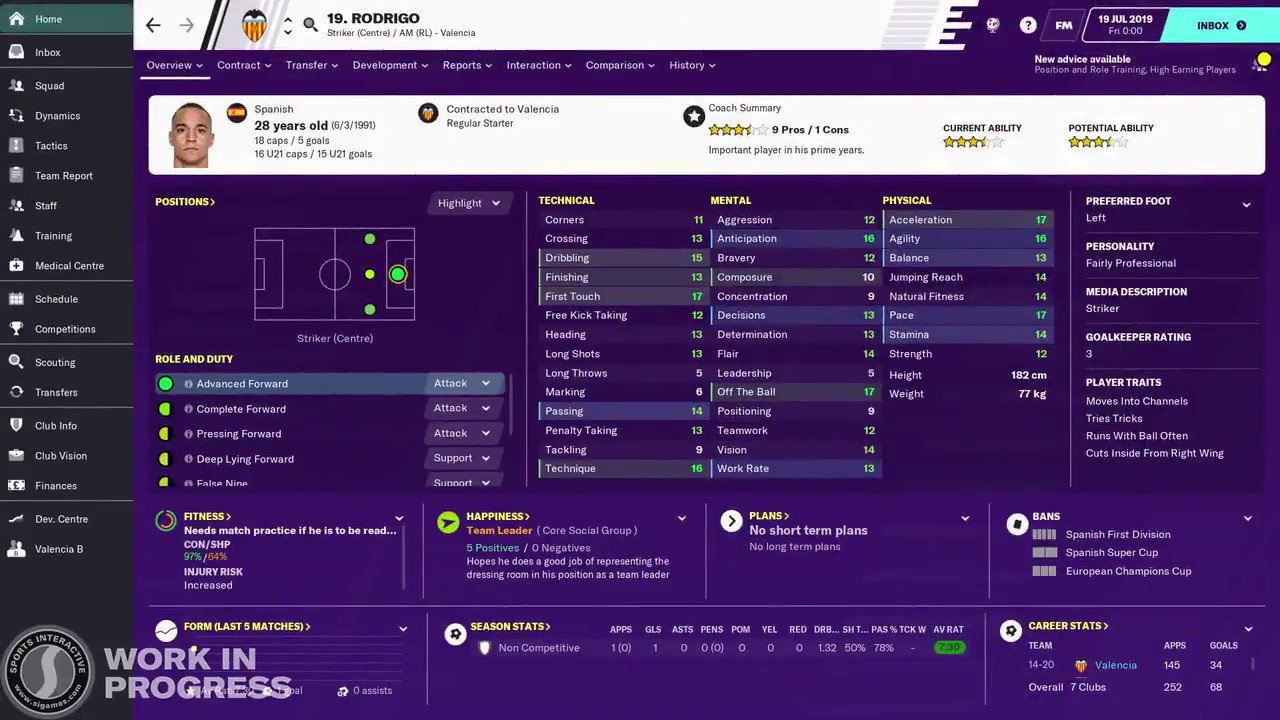The height and width of the screenshot is (720, 1280).
Task: Open the Dynamics page from the sidebar
Action: coord(57,115)
